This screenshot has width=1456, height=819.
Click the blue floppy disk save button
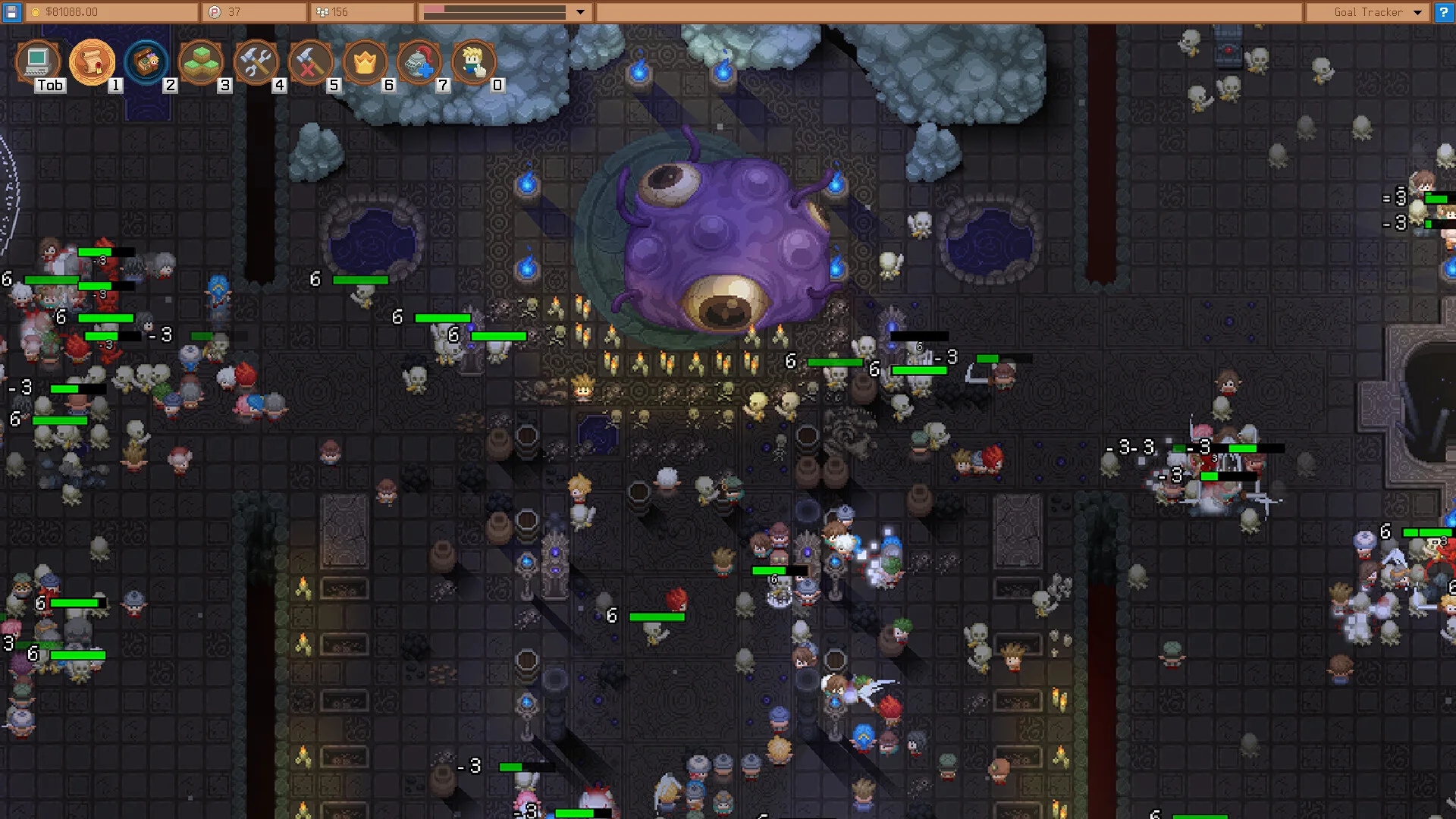11,12
